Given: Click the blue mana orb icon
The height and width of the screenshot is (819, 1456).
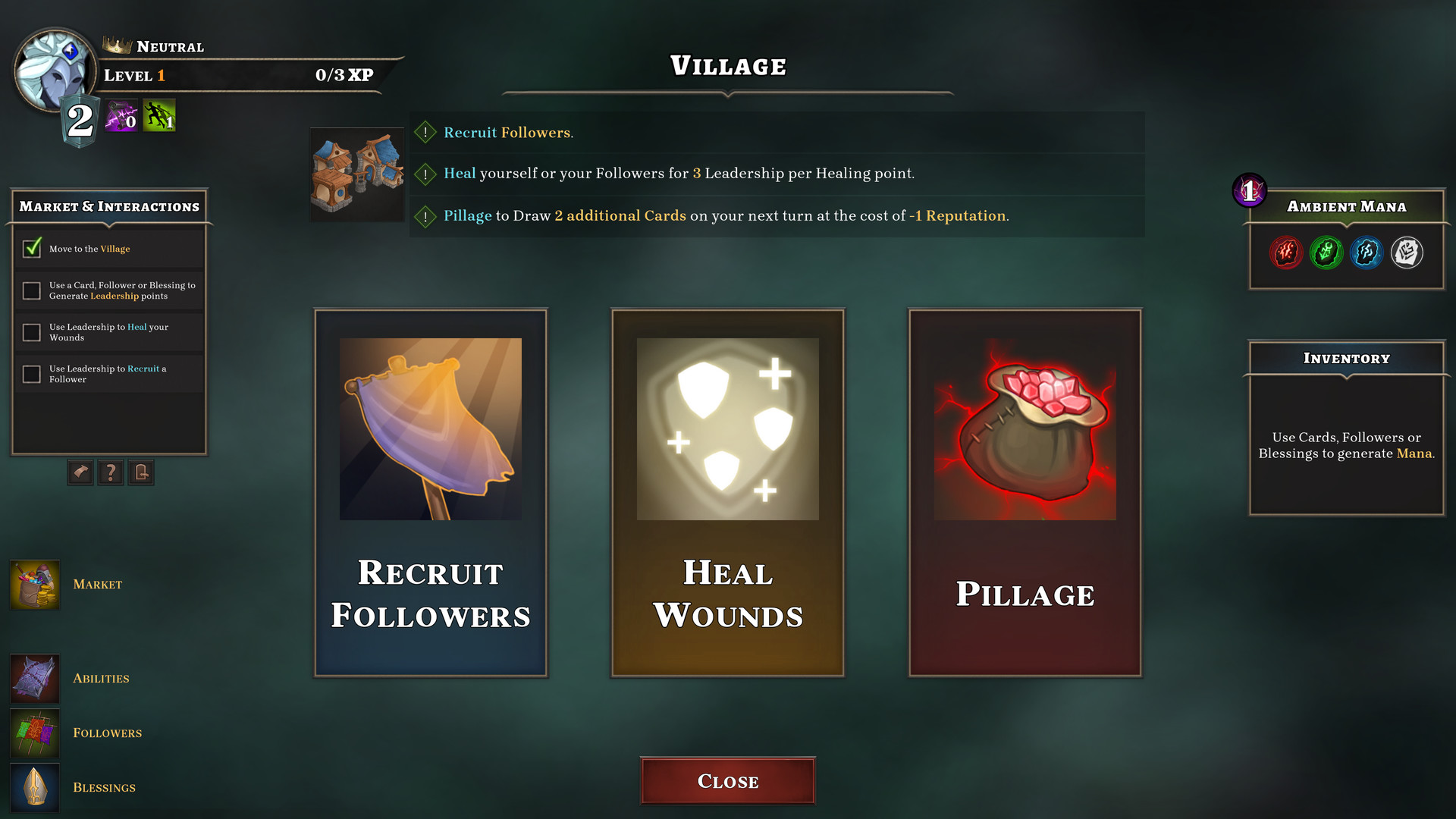Looking at the screenshot, I should [x=1367, y=253].
